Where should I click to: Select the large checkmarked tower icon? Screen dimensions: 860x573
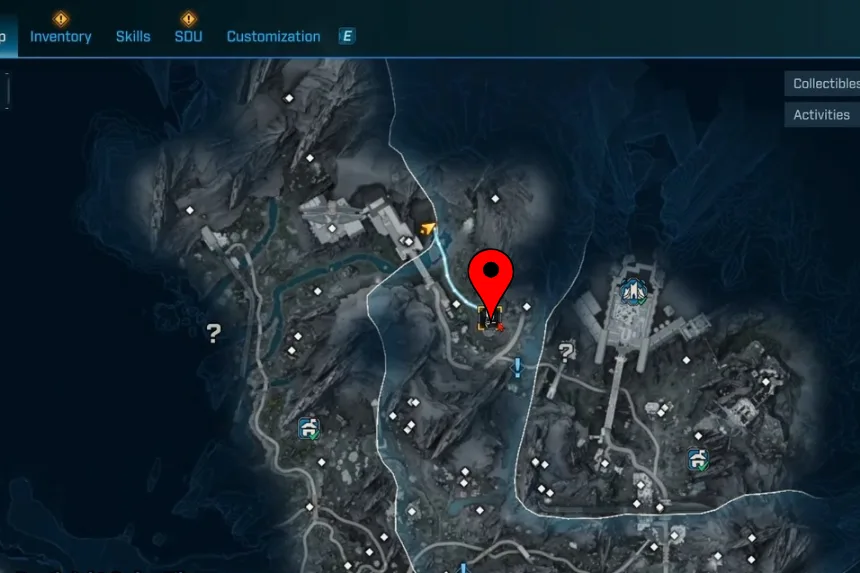(x=633, y=292)
